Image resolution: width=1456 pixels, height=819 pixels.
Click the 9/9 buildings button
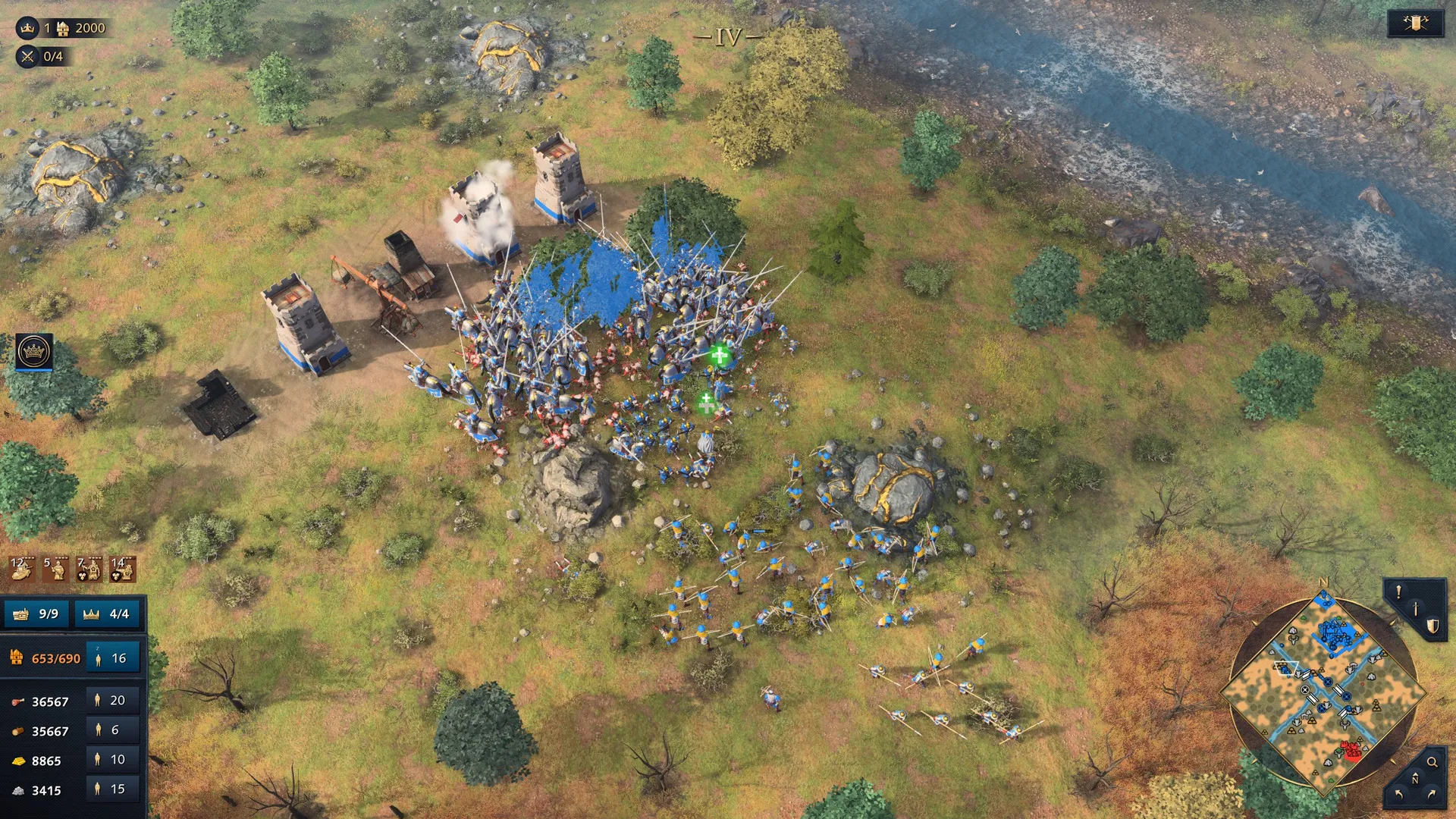coord(37,613)
